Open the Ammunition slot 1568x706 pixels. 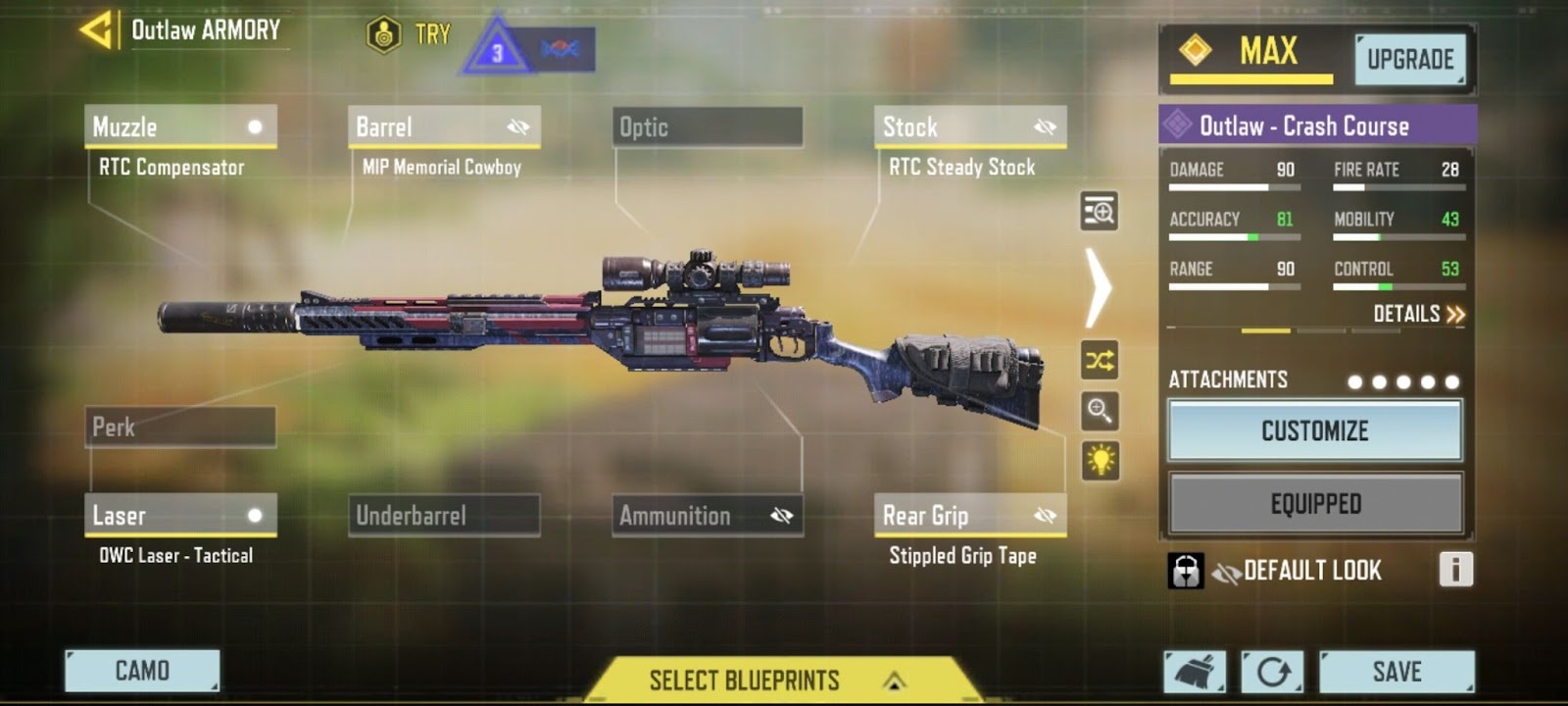coord(707,515)
